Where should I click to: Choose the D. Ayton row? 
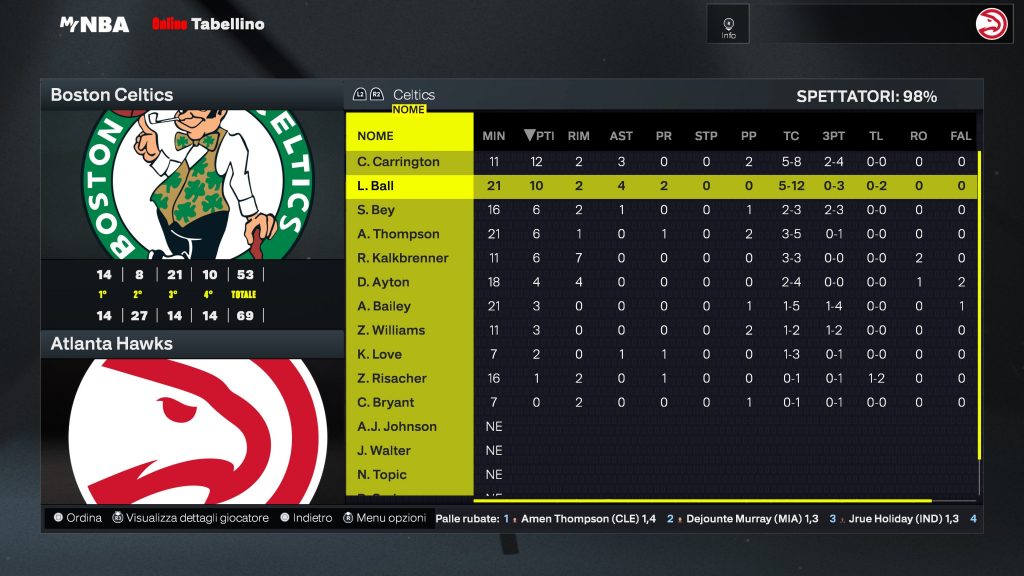pos(383,282)
